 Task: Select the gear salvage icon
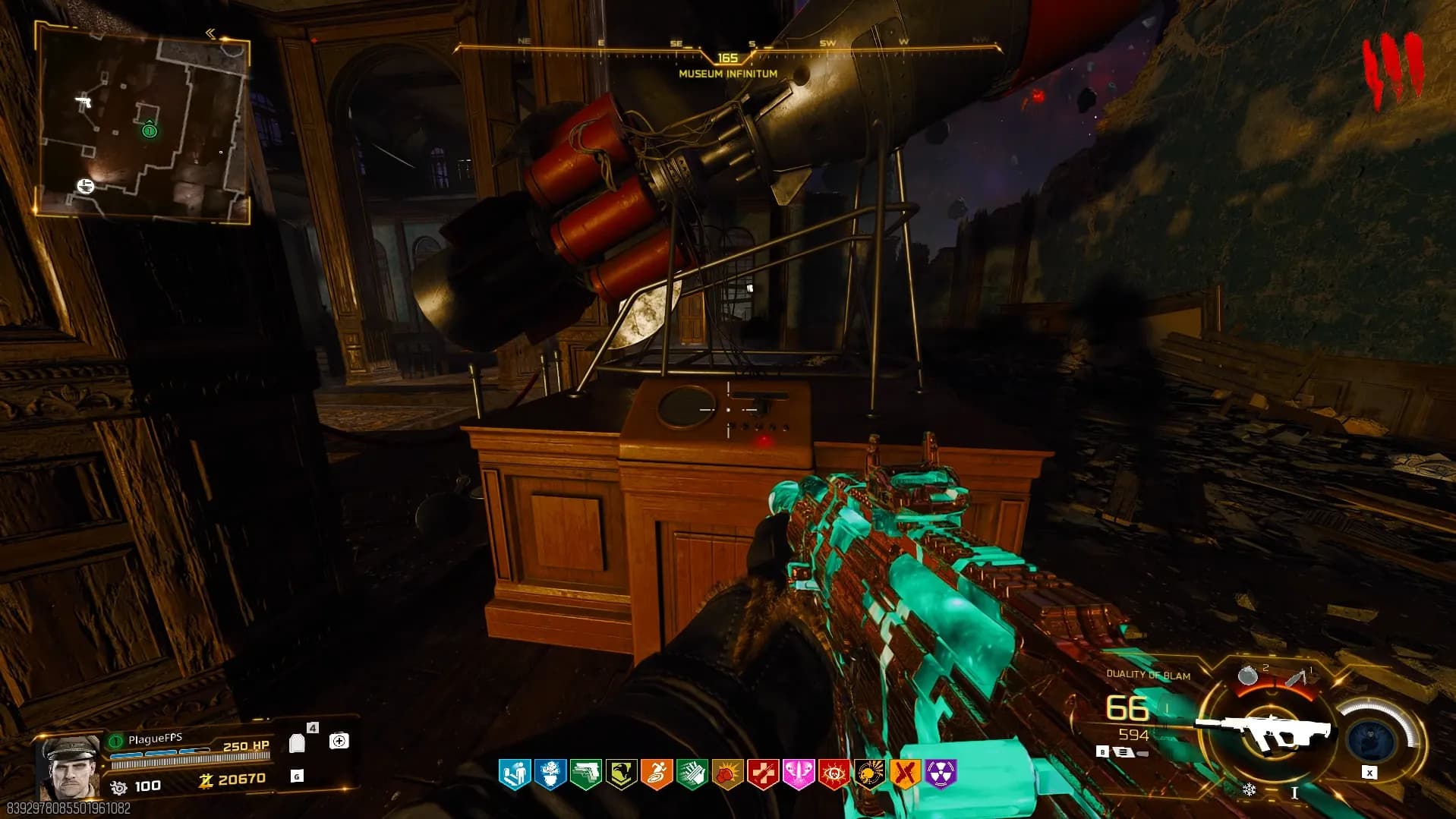(118, 786)
